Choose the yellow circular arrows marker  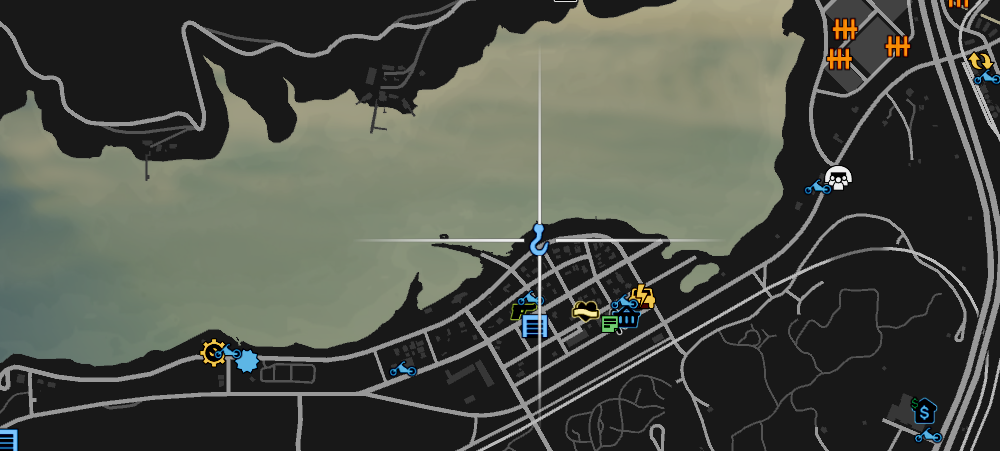[x=979, y=62]
